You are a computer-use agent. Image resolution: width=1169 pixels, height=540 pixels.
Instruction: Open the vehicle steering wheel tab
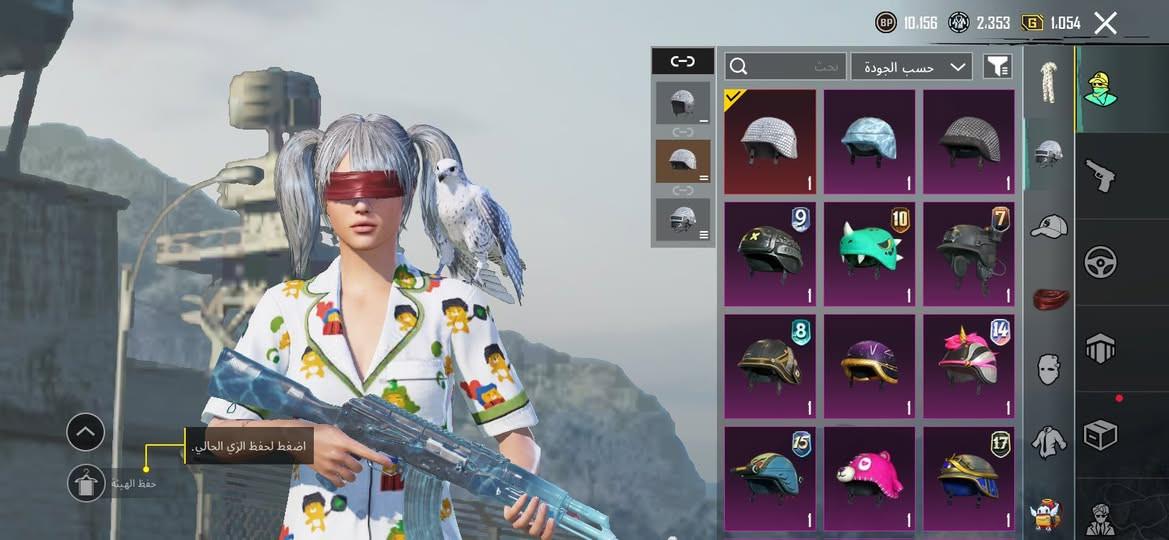pyautogui.click(x=1101, y=263)
